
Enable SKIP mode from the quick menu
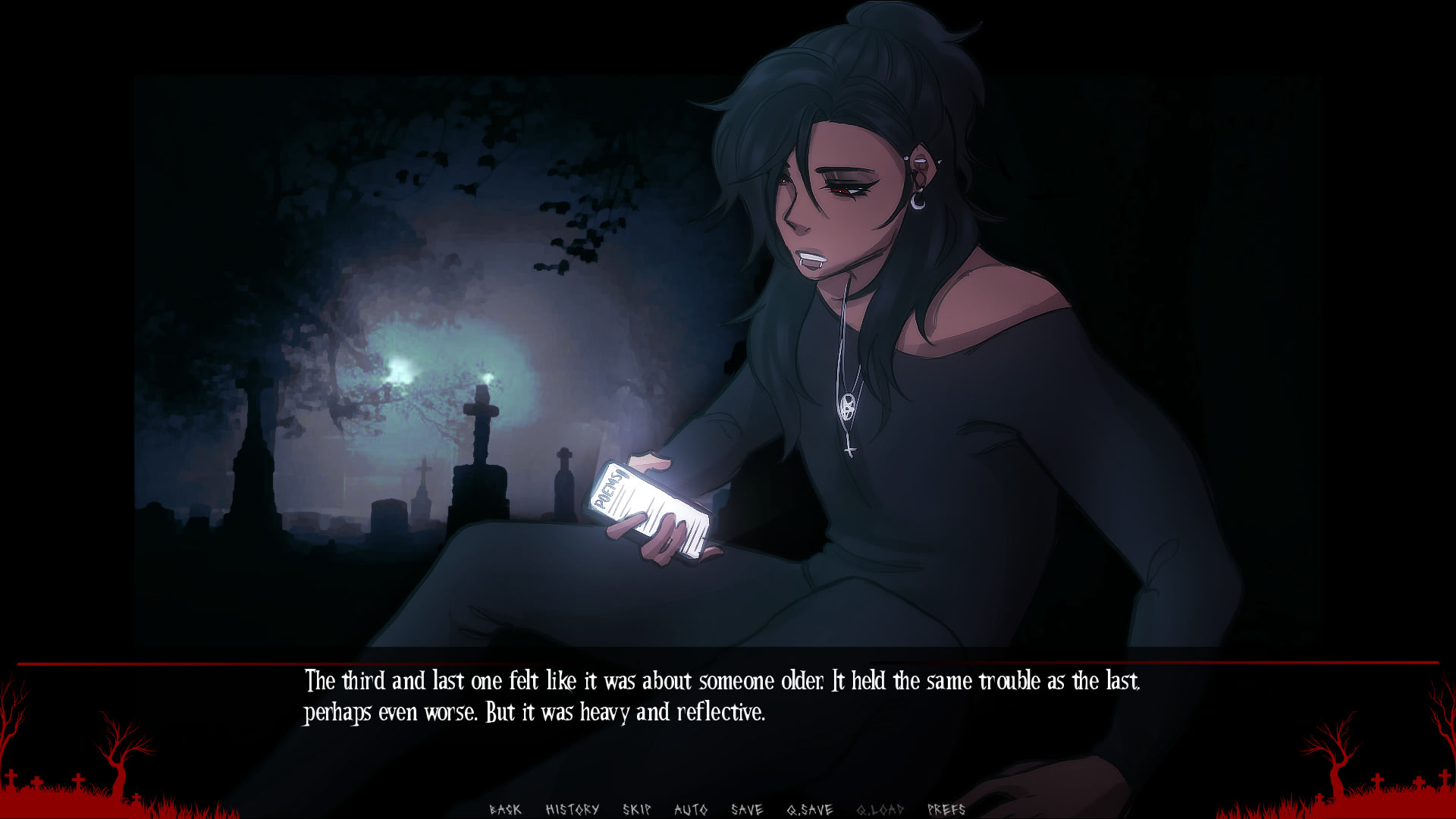pos(637,808)
